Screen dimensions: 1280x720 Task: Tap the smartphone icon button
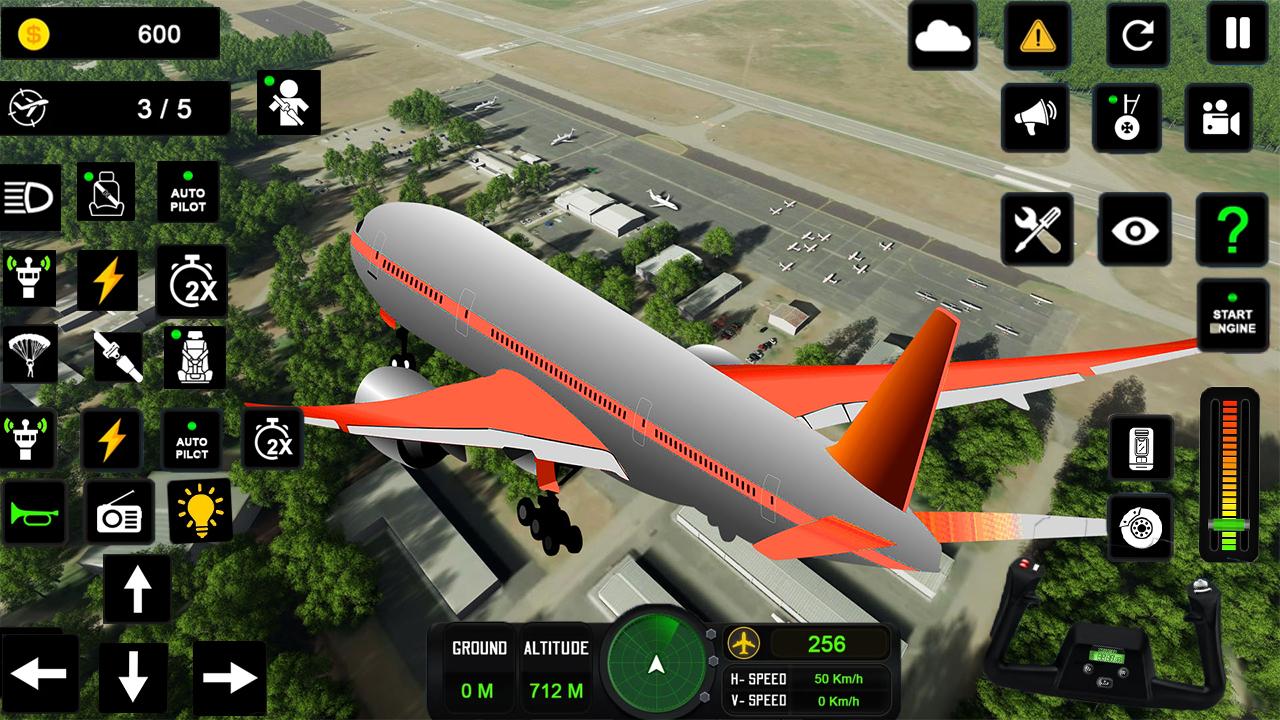1140,447
